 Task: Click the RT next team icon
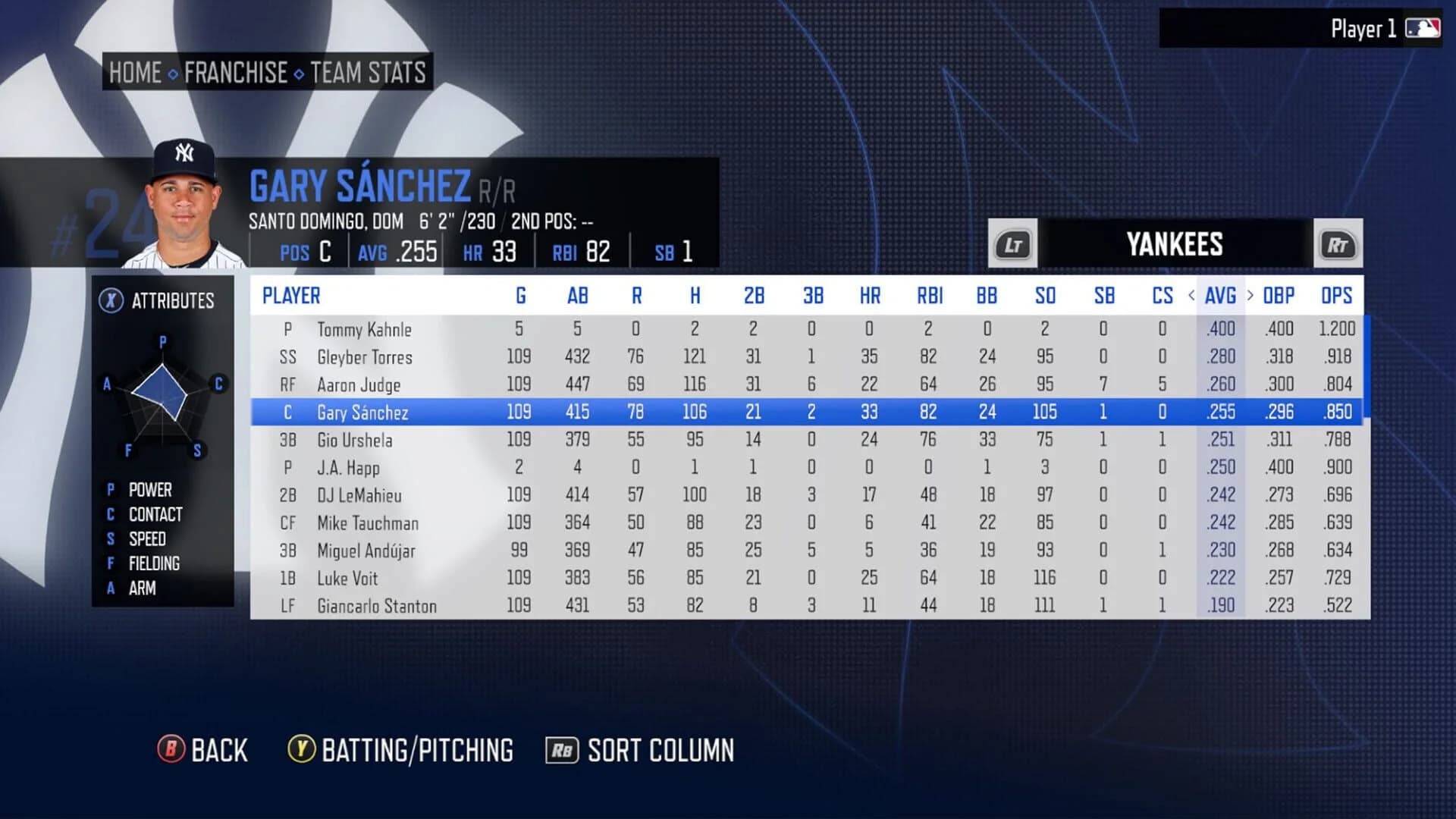1338,244
